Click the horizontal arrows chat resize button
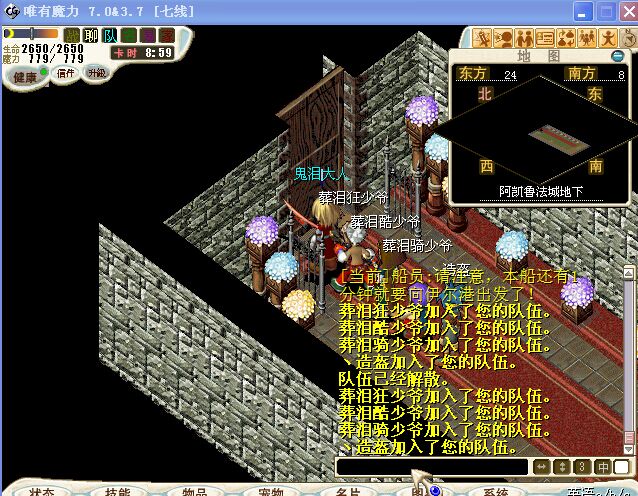638x496 pixels. [541, 467]
